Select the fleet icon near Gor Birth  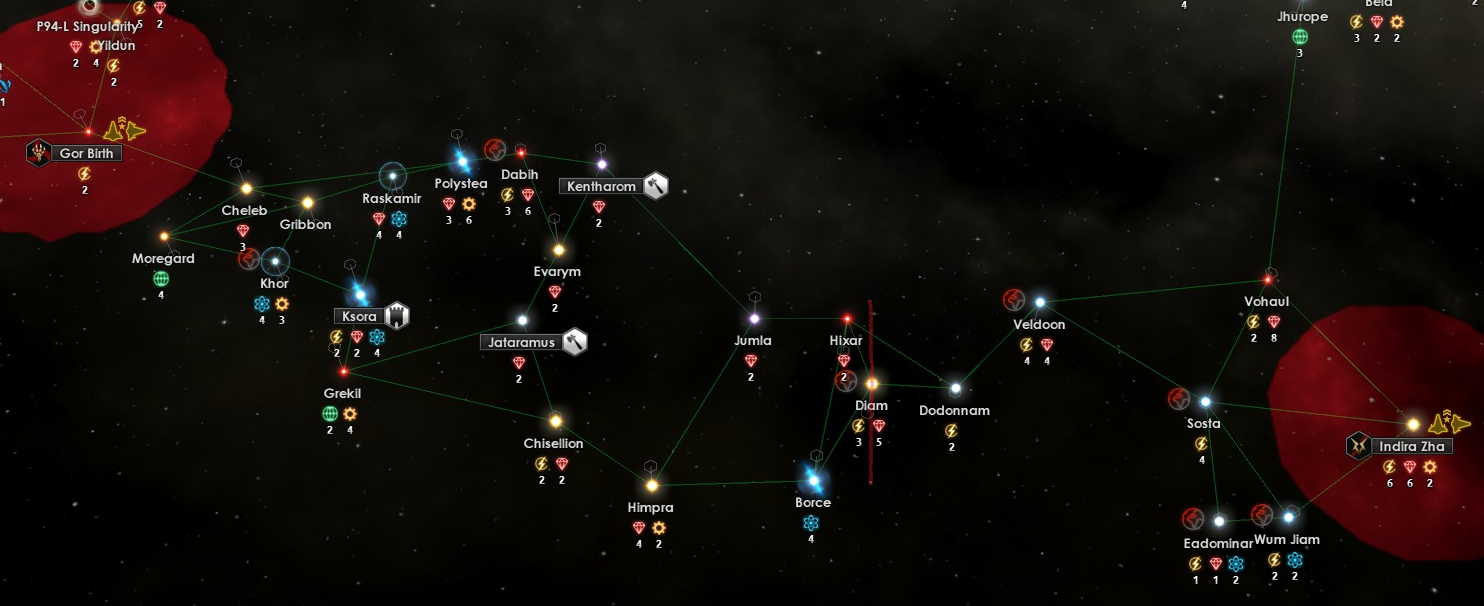127,129
